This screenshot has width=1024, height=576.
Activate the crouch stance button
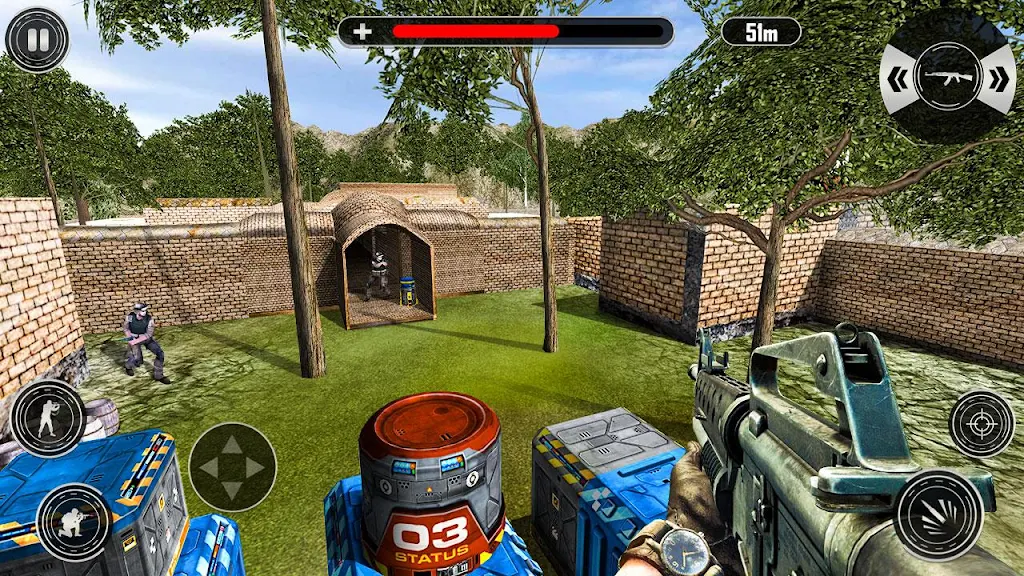[x=73, y=522]
